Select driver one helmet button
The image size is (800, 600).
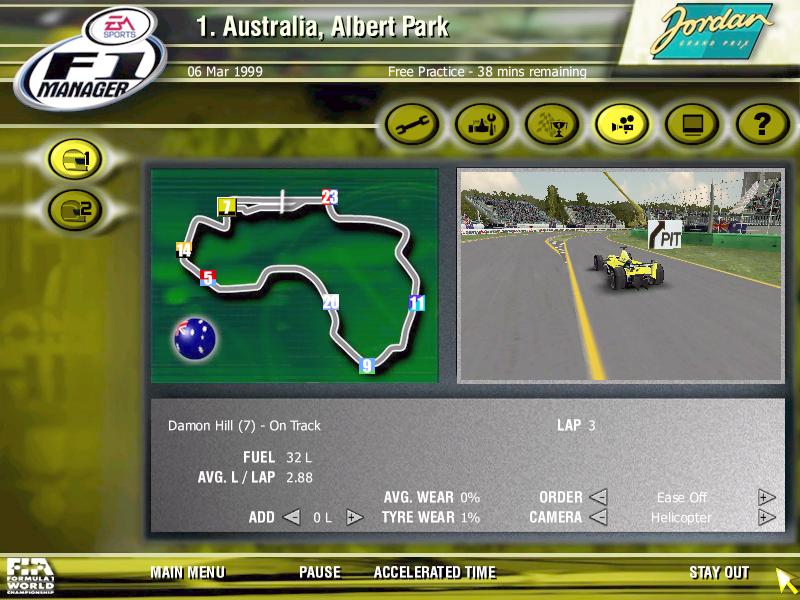coord(76,161)
